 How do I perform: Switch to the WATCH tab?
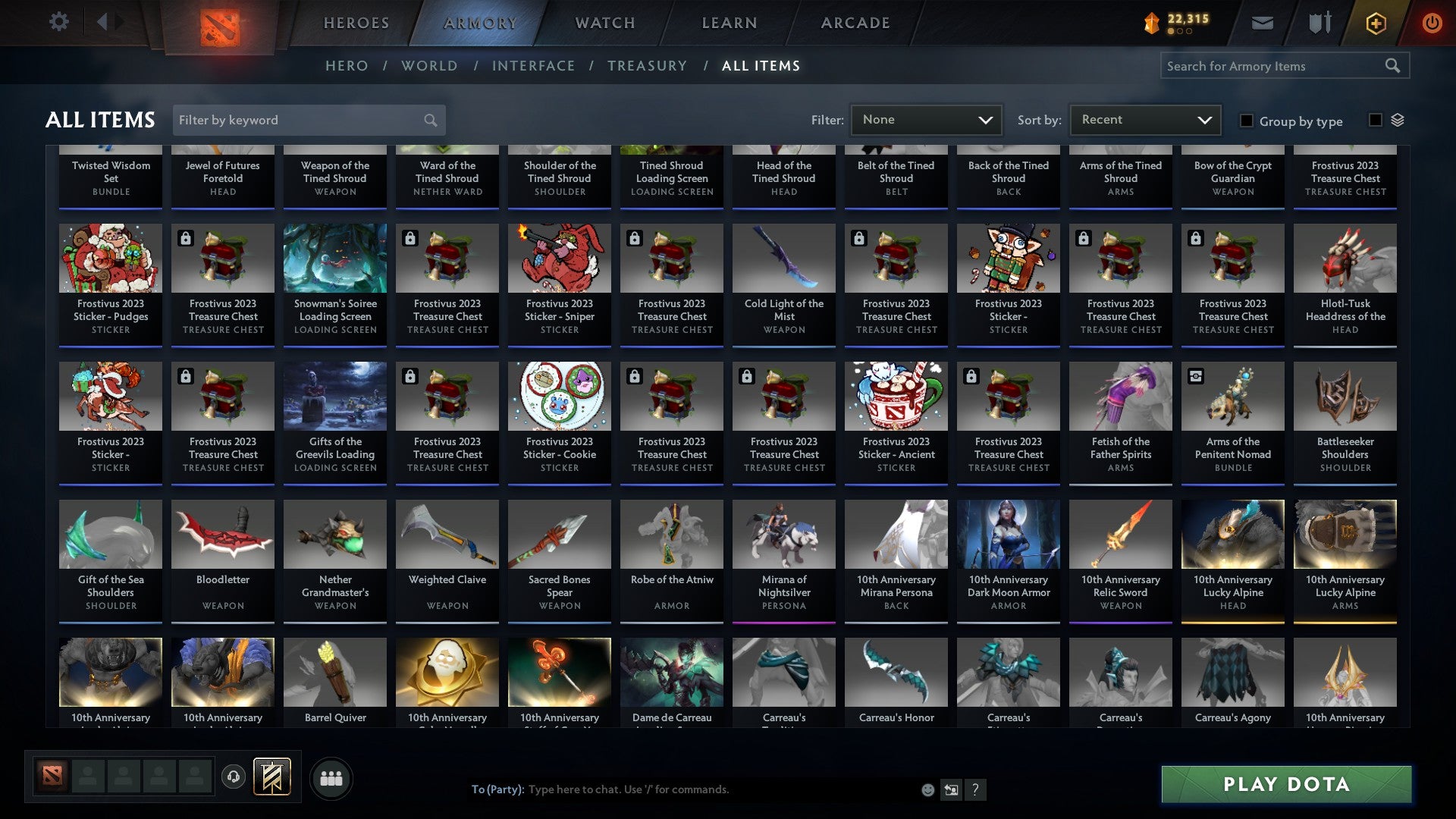coord(604,23)
